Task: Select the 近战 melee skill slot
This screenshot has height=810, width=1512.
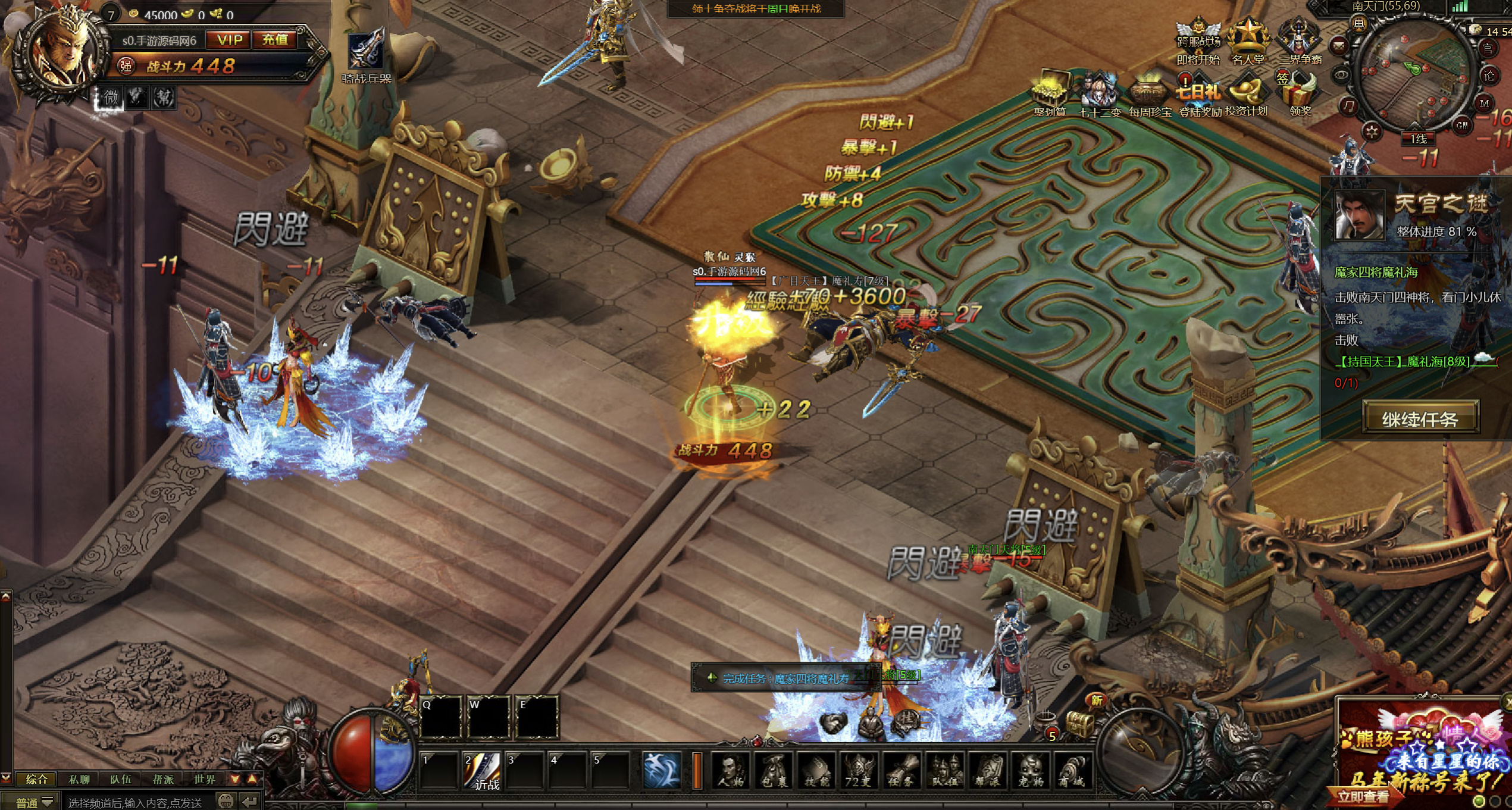Action: (x=483, y=772)
